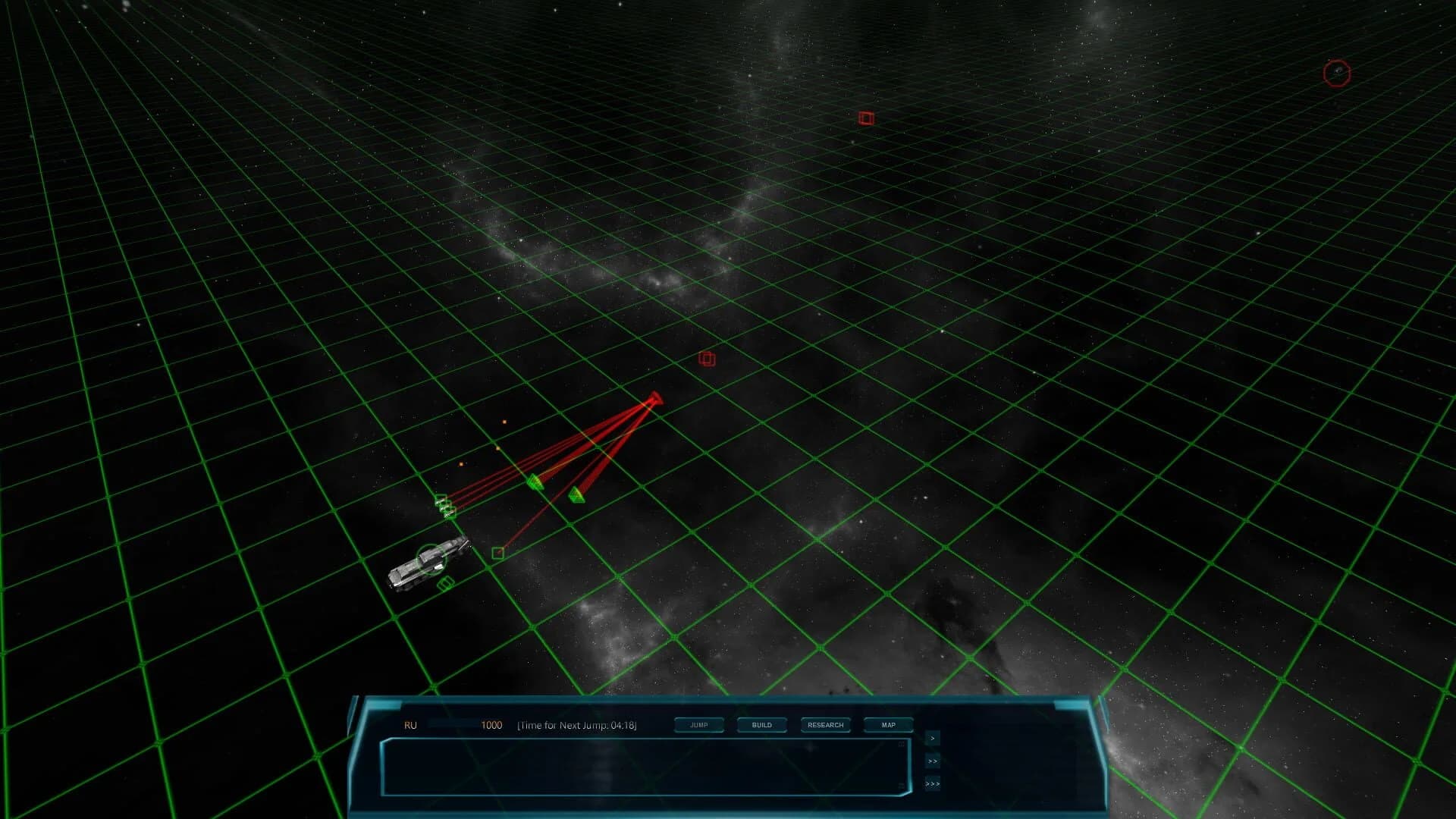Select the green fighter wedge under the red beams
The image size is (1456, 819).
[x=536, y=483]
